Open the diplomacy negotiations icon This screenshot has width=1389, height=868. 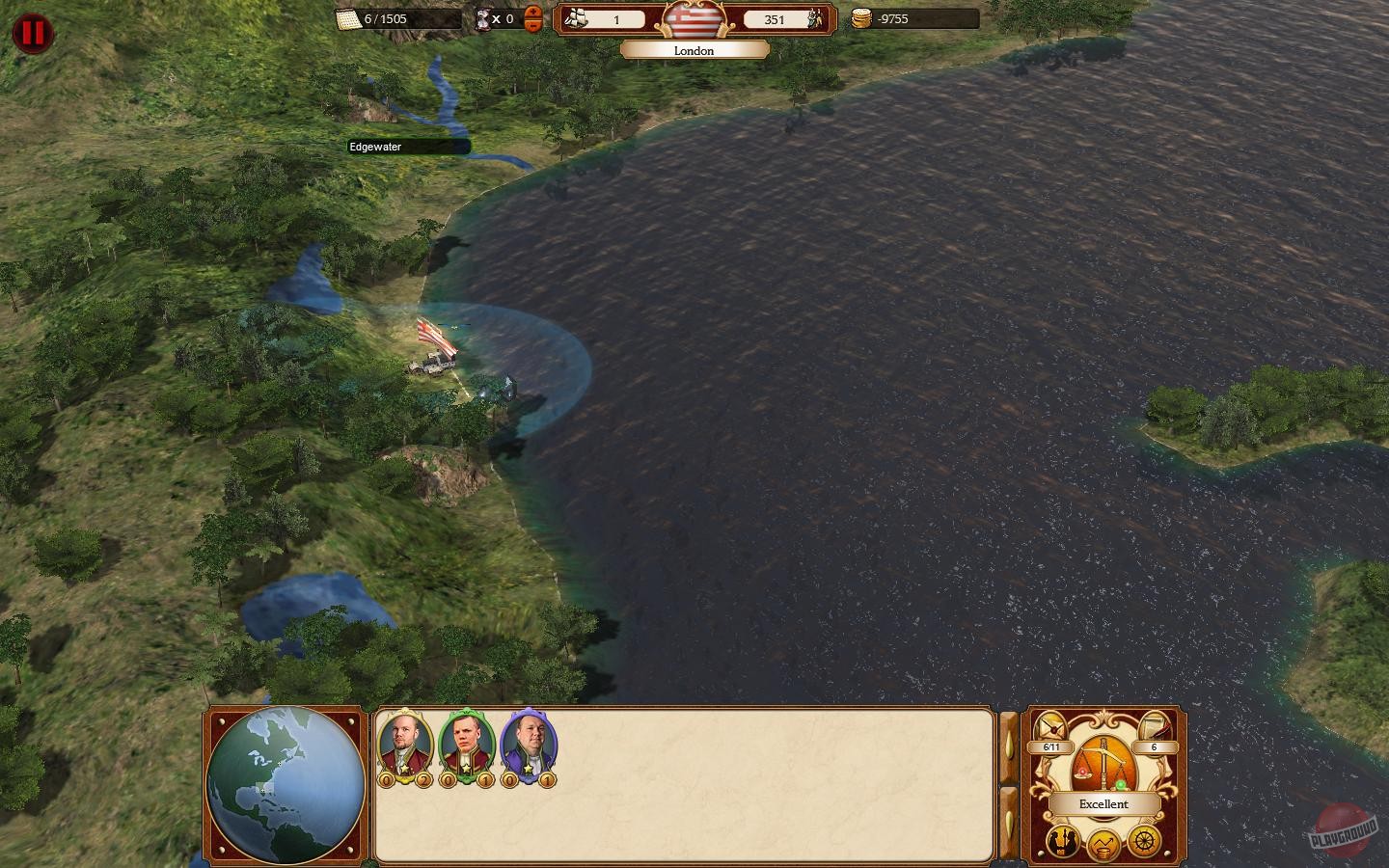1062,841
